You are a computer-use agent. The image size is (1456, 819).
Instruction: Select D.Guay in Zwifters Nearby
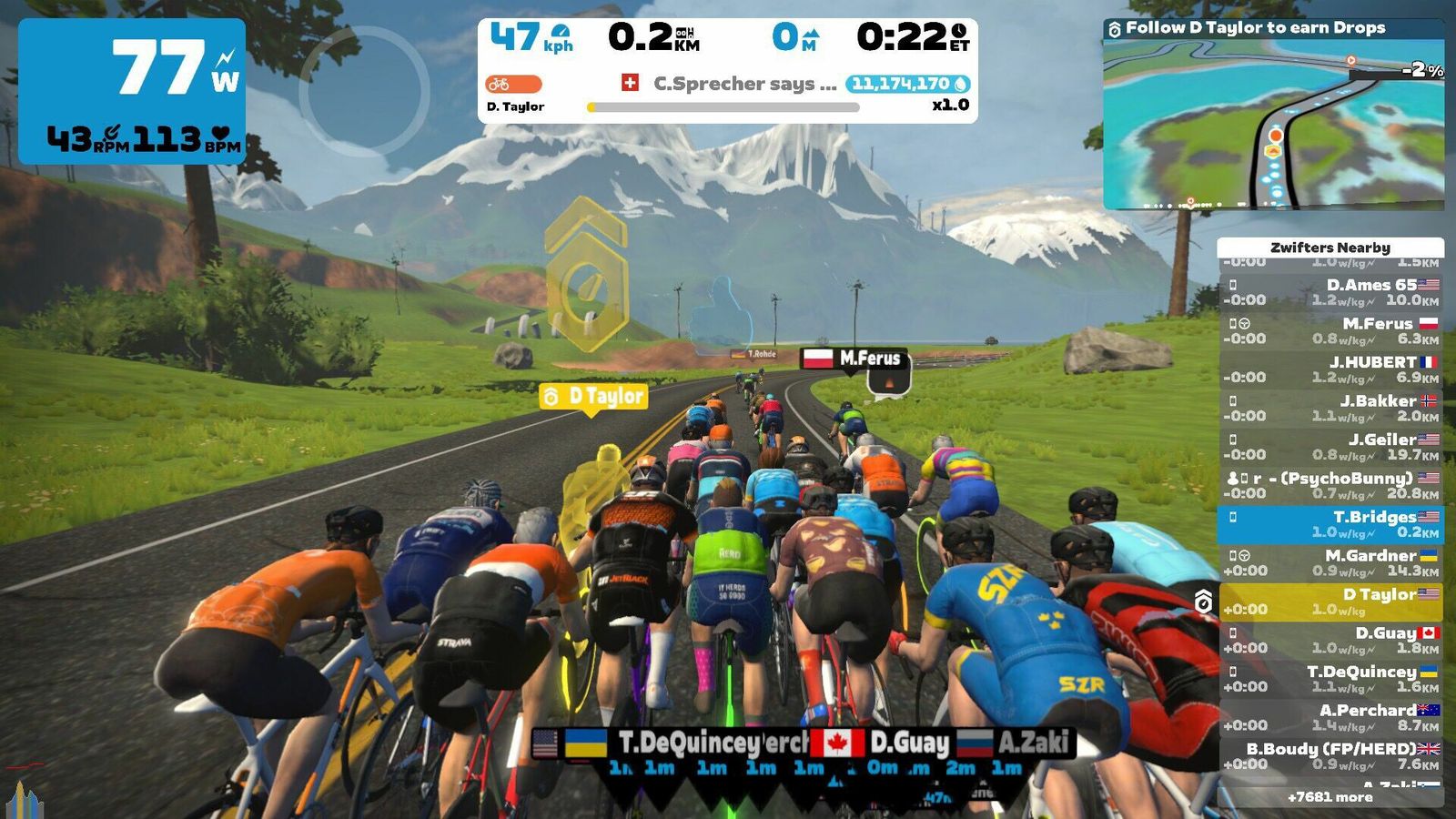[1330, 640]
